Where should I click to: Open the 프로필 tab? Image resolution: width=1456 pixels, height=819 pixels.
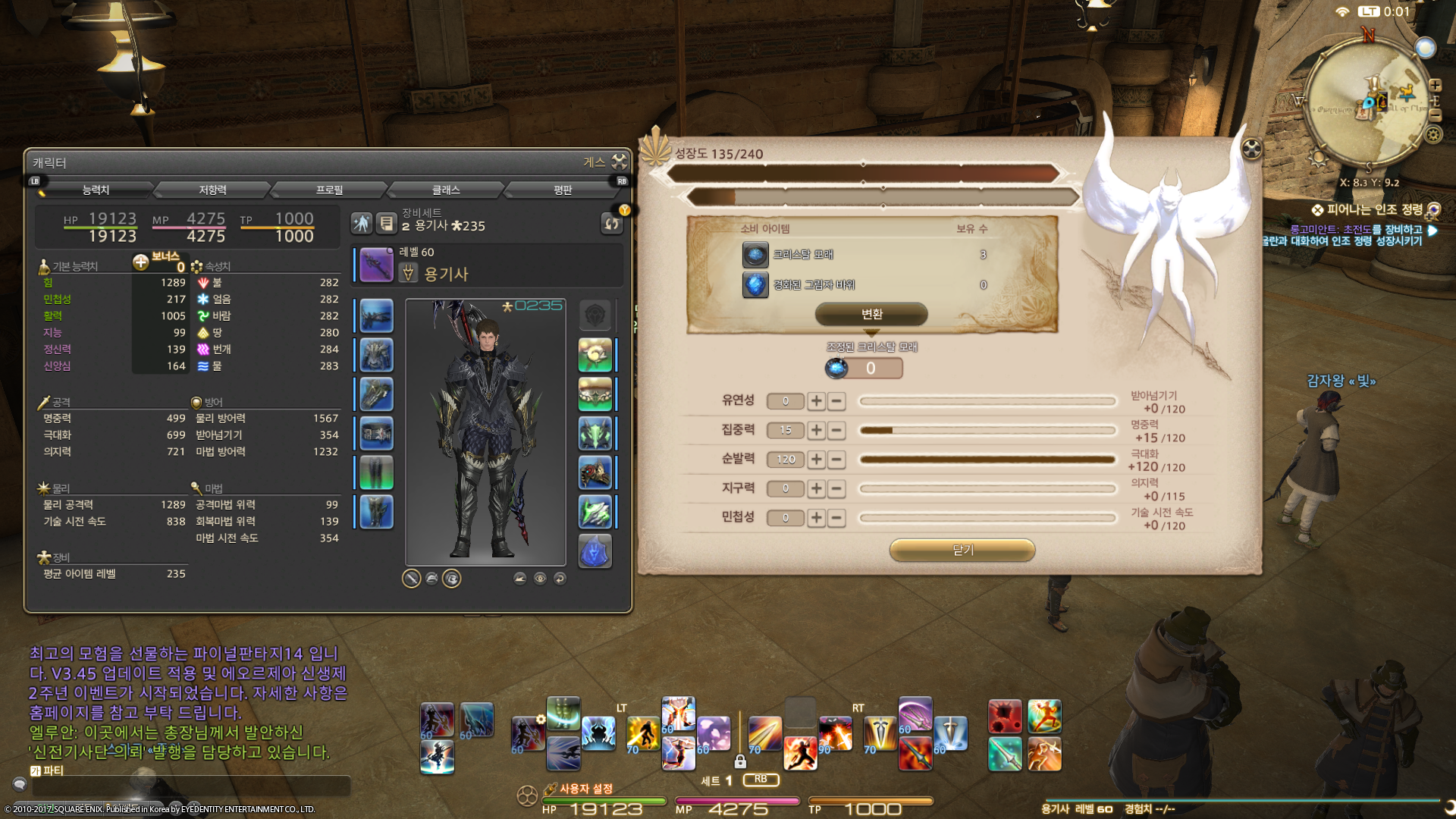329,190
